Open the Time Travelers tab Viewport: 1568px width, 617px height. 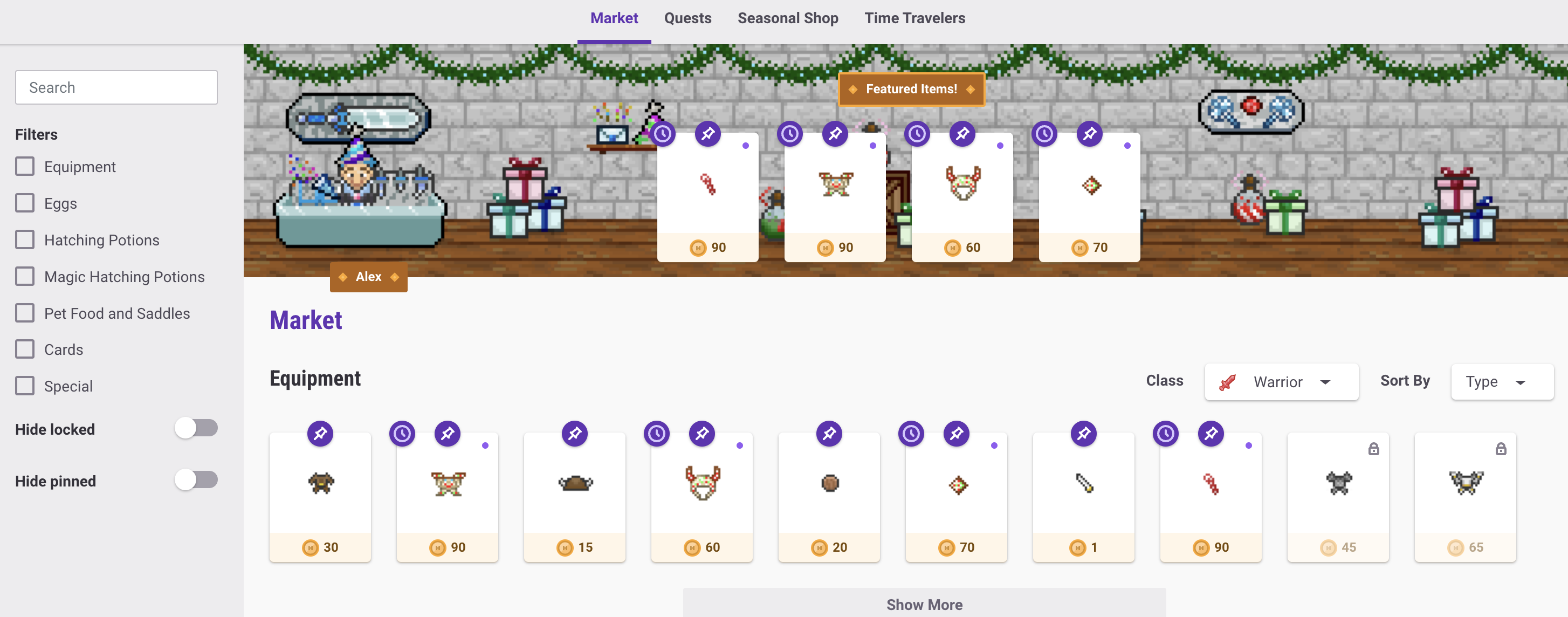pos(914,18)
